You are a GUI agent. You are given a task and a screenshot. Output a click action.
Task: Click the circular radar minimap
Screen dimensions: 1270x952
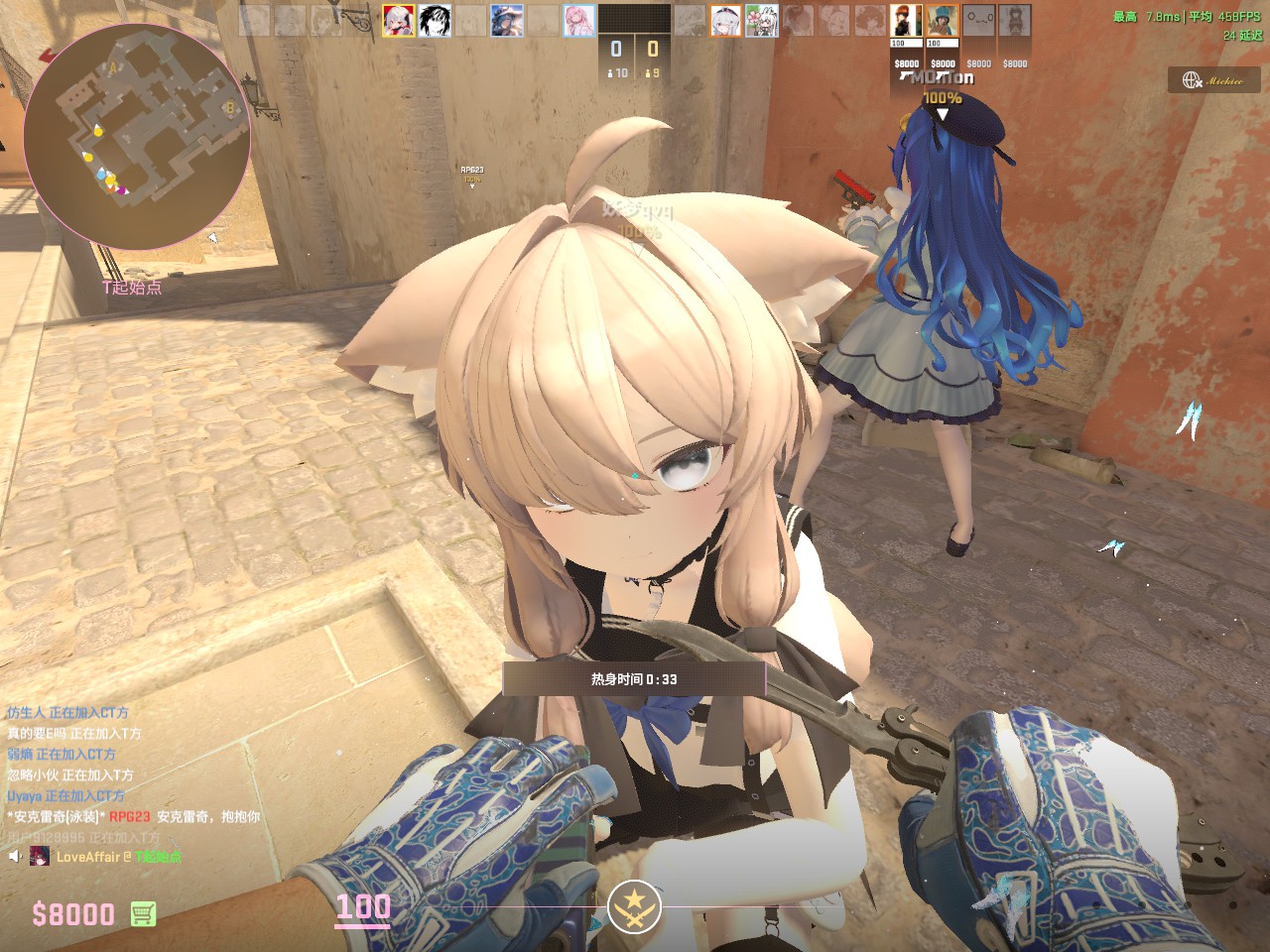[x=137, y=137]
